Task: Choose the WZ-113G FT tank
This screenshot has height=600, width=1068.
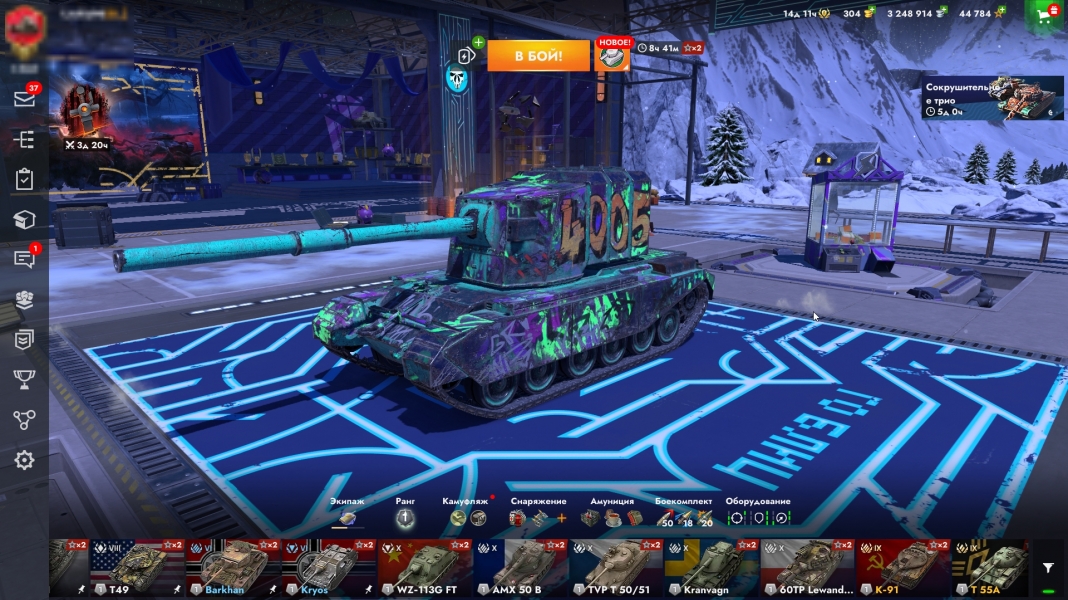Action: click(425, 568)
